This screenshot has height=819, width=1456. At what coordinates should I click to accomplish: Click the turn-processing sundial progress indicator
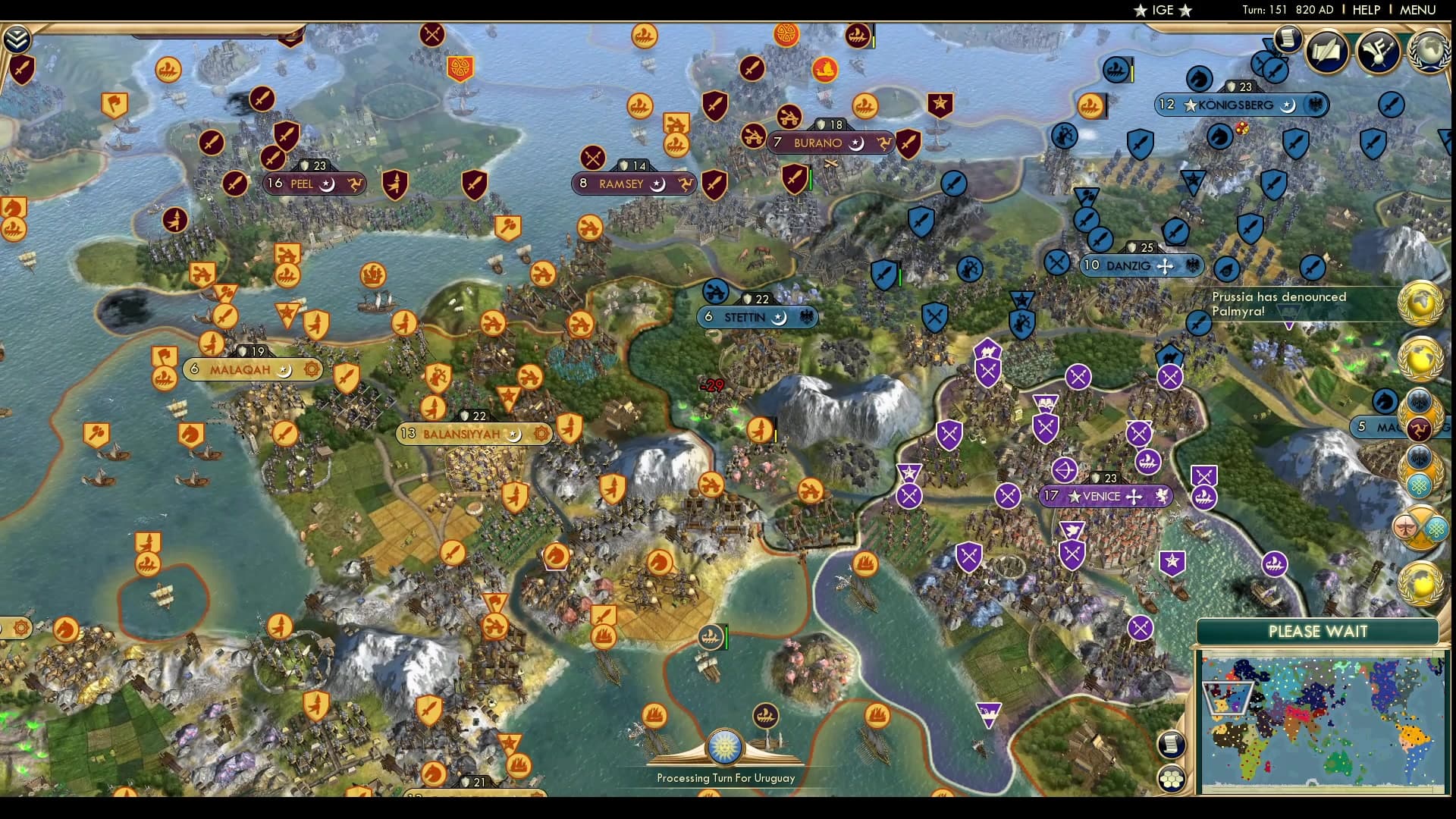pos(726,745)
